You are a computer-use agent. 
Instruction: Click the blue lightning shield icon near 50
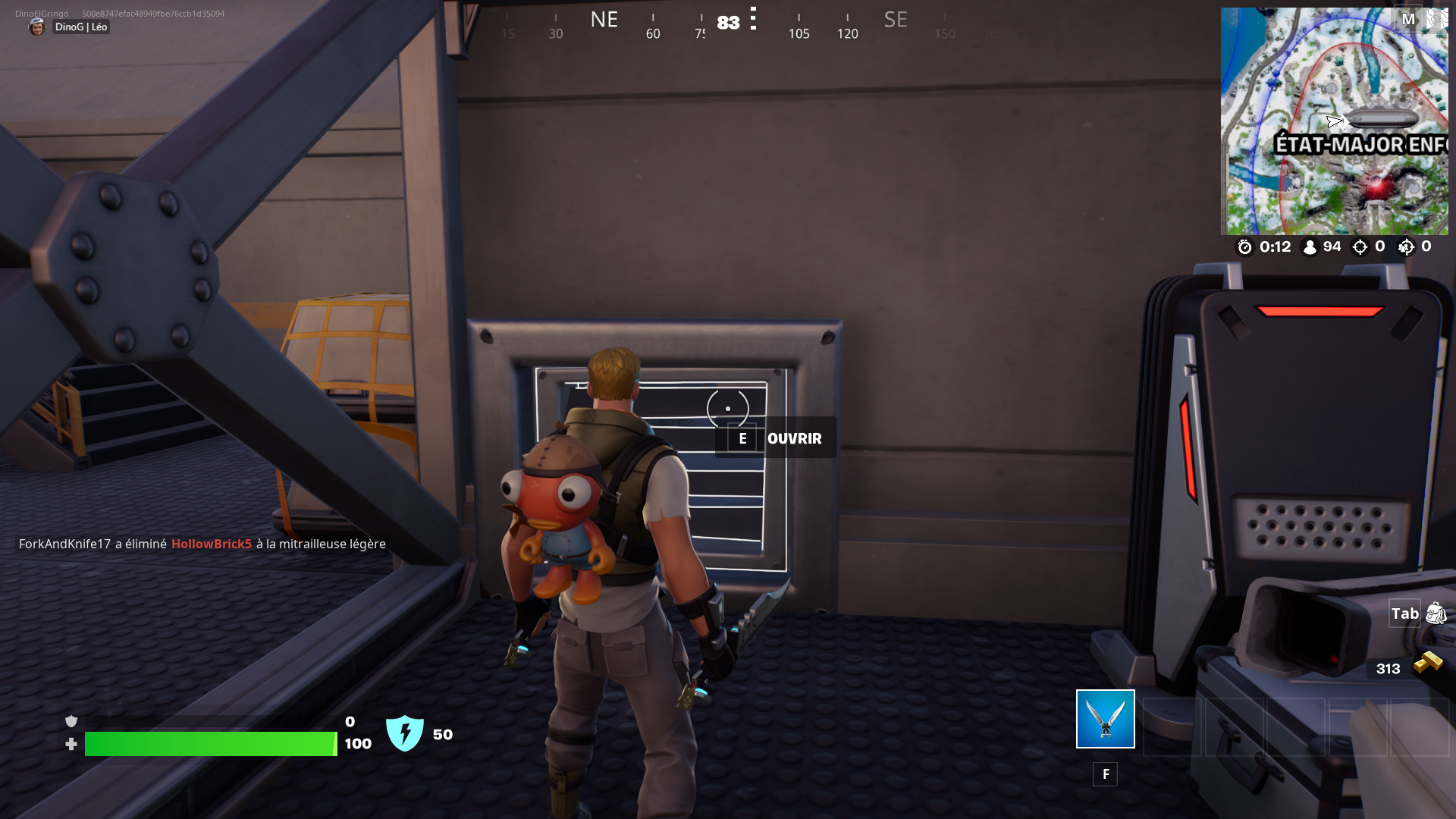coord(406,733)
